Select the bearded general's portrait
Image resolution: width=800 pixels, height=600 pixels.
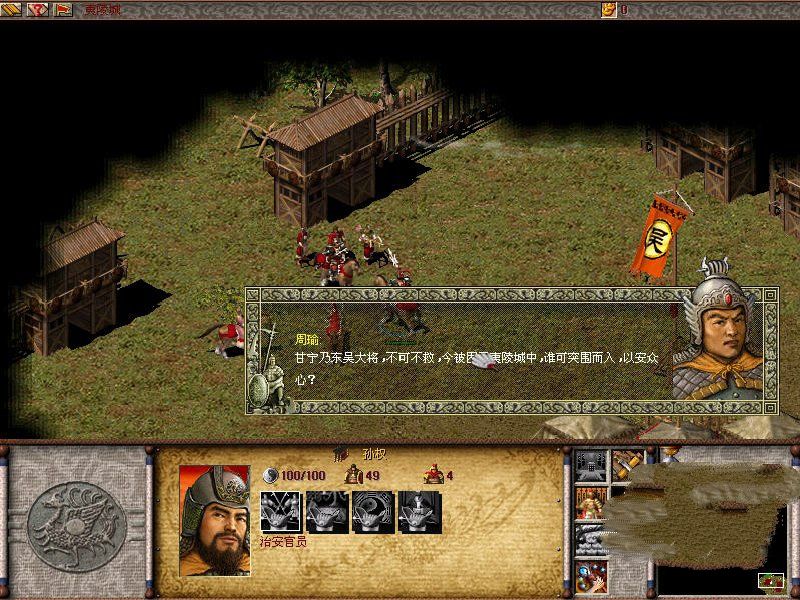coord(214,518)
